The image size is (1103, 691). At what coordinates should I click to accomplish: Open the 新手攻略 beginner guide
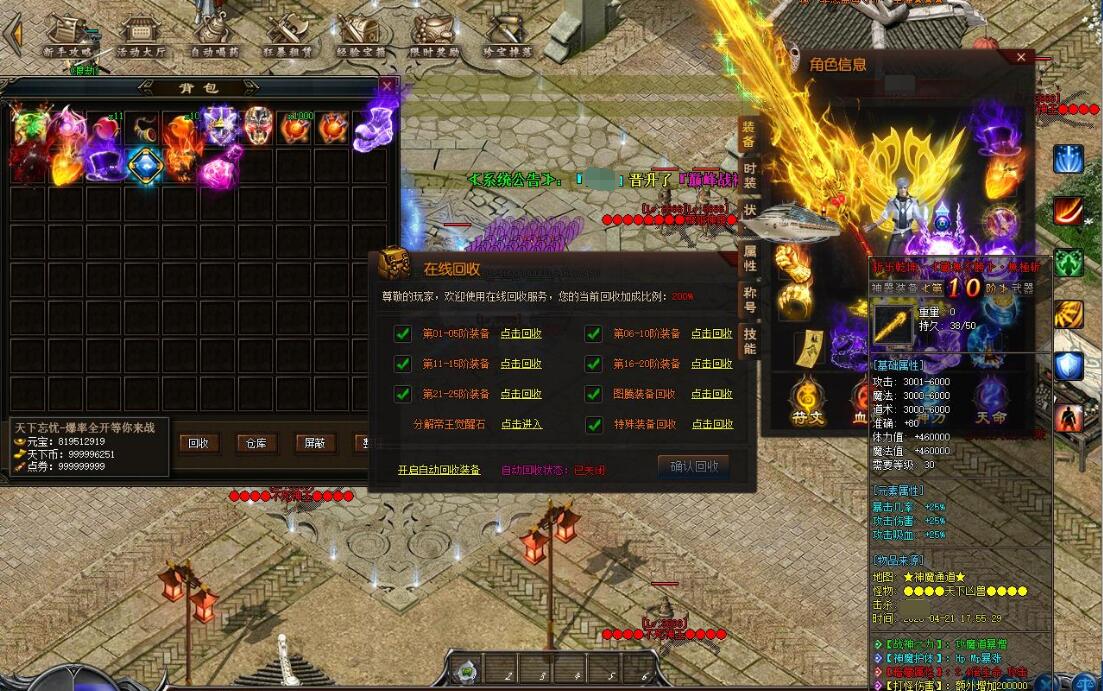click(x=68, y=37)
